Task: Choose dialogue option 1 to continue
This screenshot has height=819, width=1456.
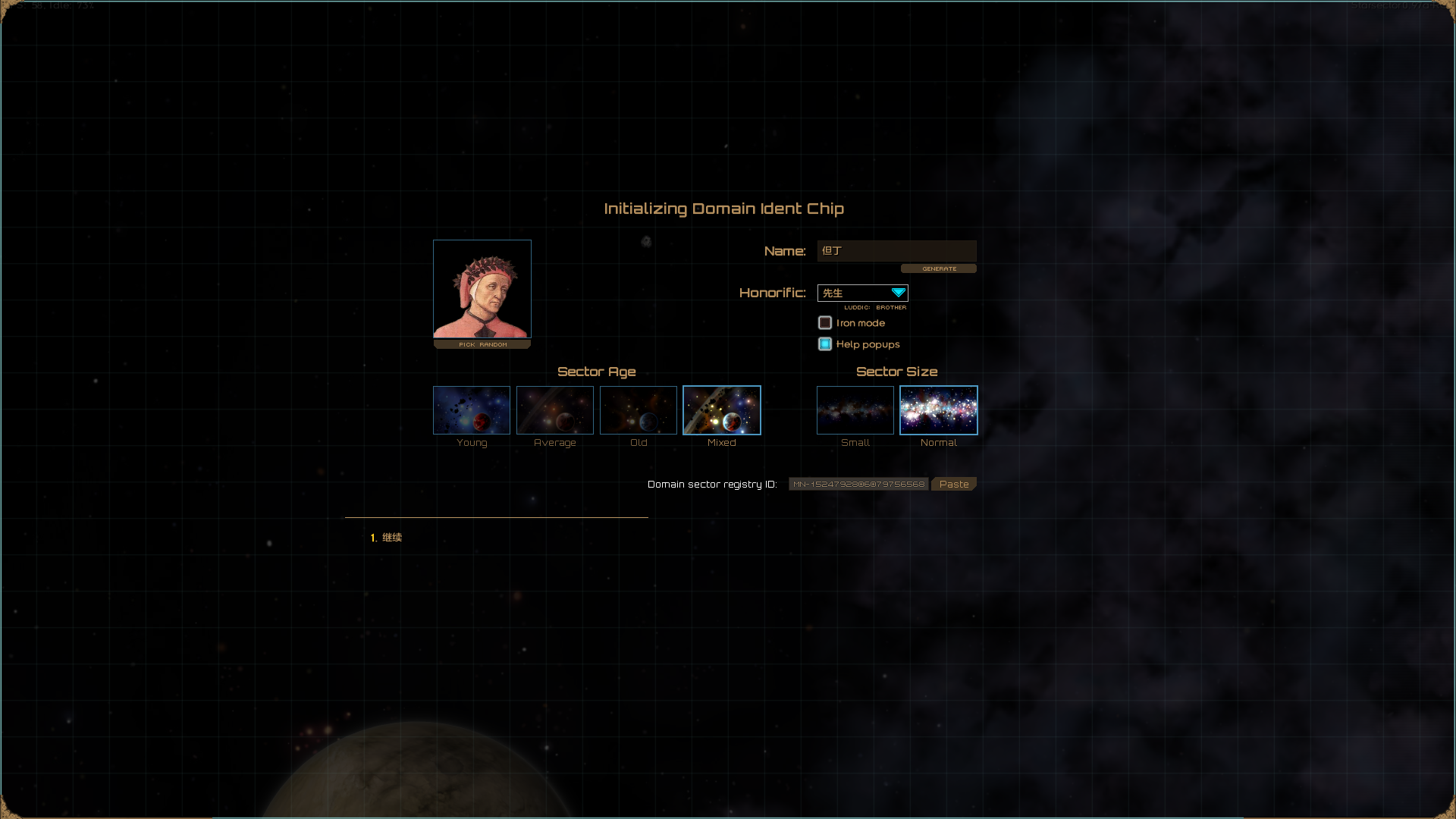Action: click(391, 538)
